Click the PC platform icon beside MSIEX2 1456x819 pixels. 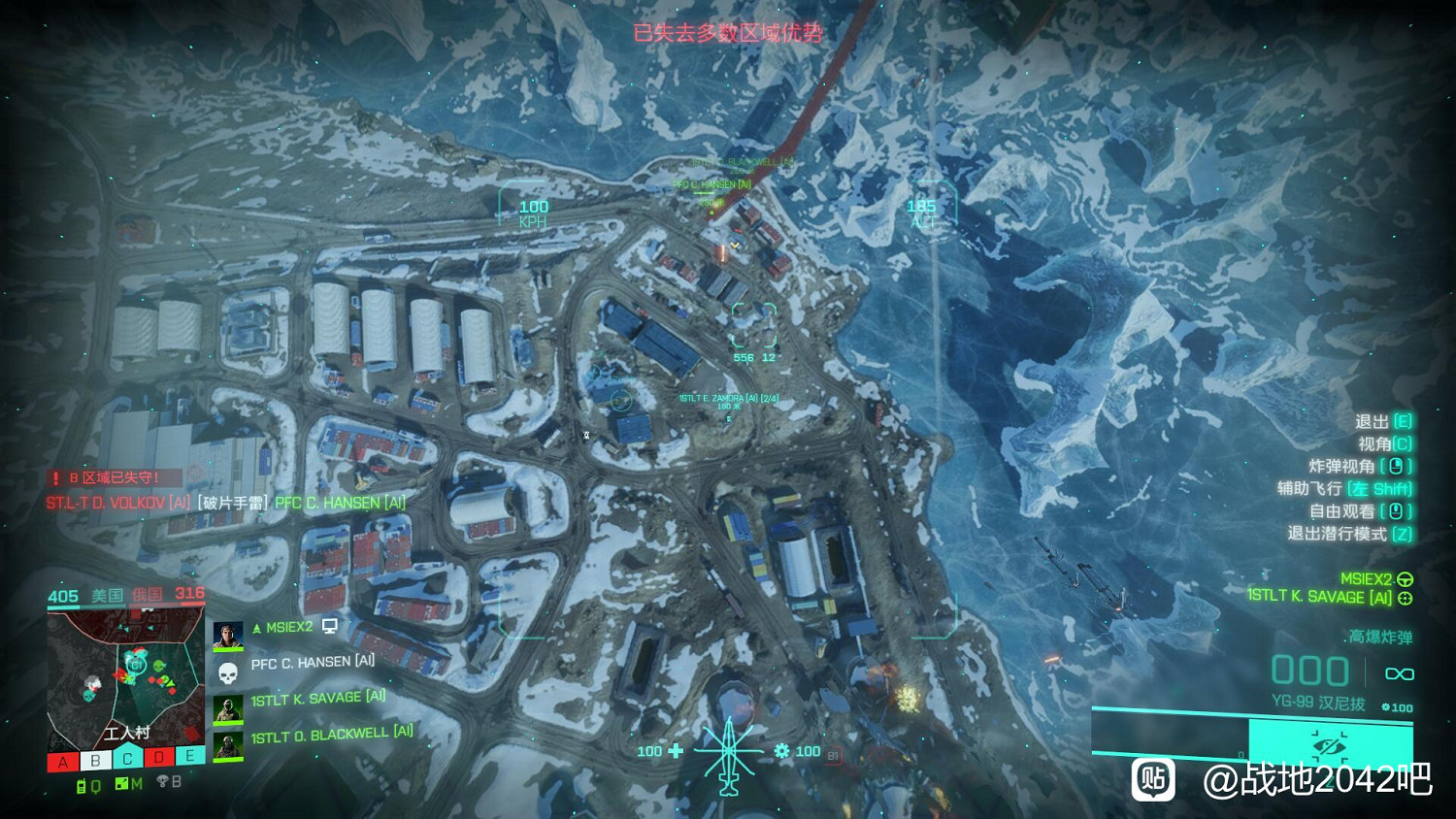(329, 627)
